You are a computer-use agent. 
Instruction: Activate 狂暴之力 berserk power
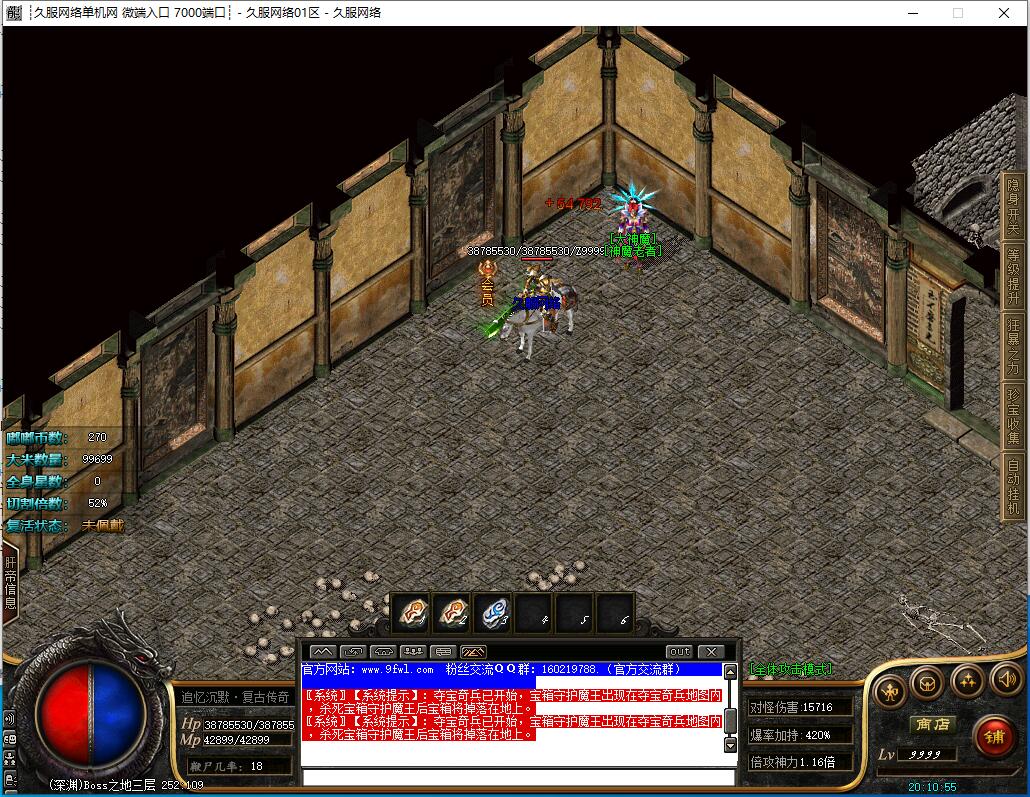[1014, 345]
